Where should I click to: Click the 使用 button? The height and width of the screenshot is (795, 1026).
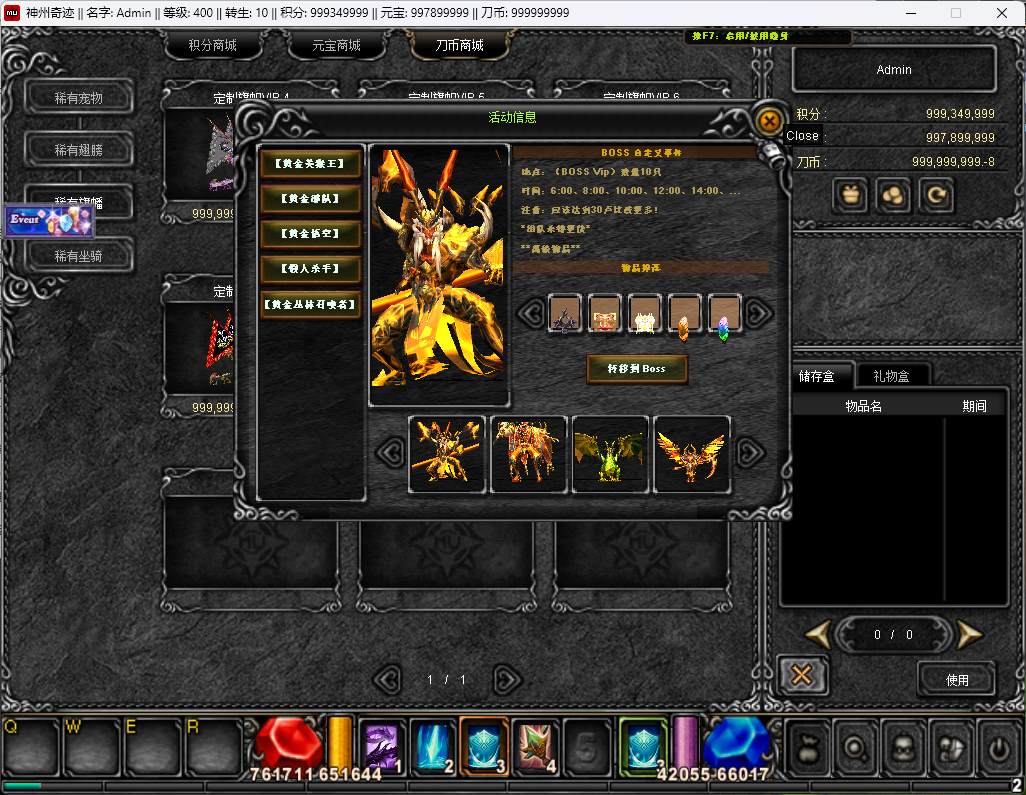(x=957, y=679)
